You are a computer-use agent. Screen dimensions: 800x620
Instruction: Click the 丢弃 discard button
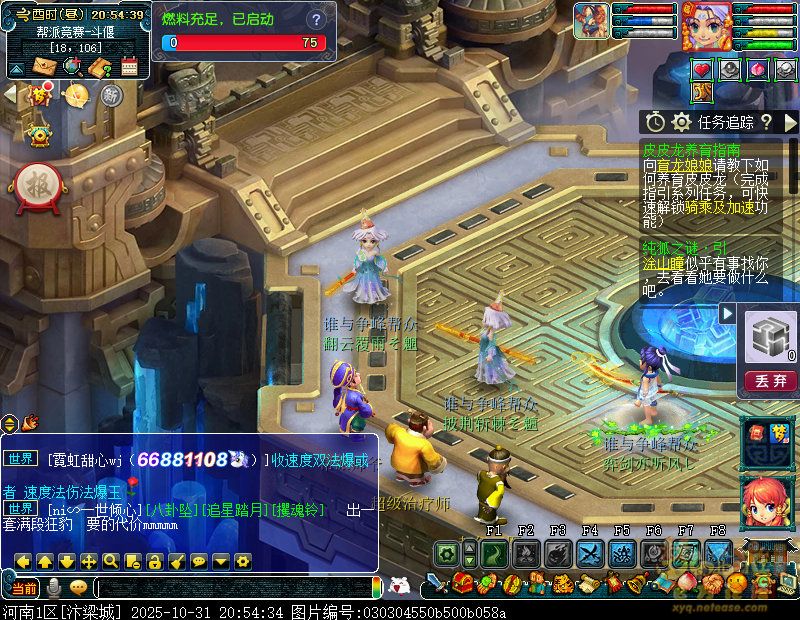click(x=770, y=381)
